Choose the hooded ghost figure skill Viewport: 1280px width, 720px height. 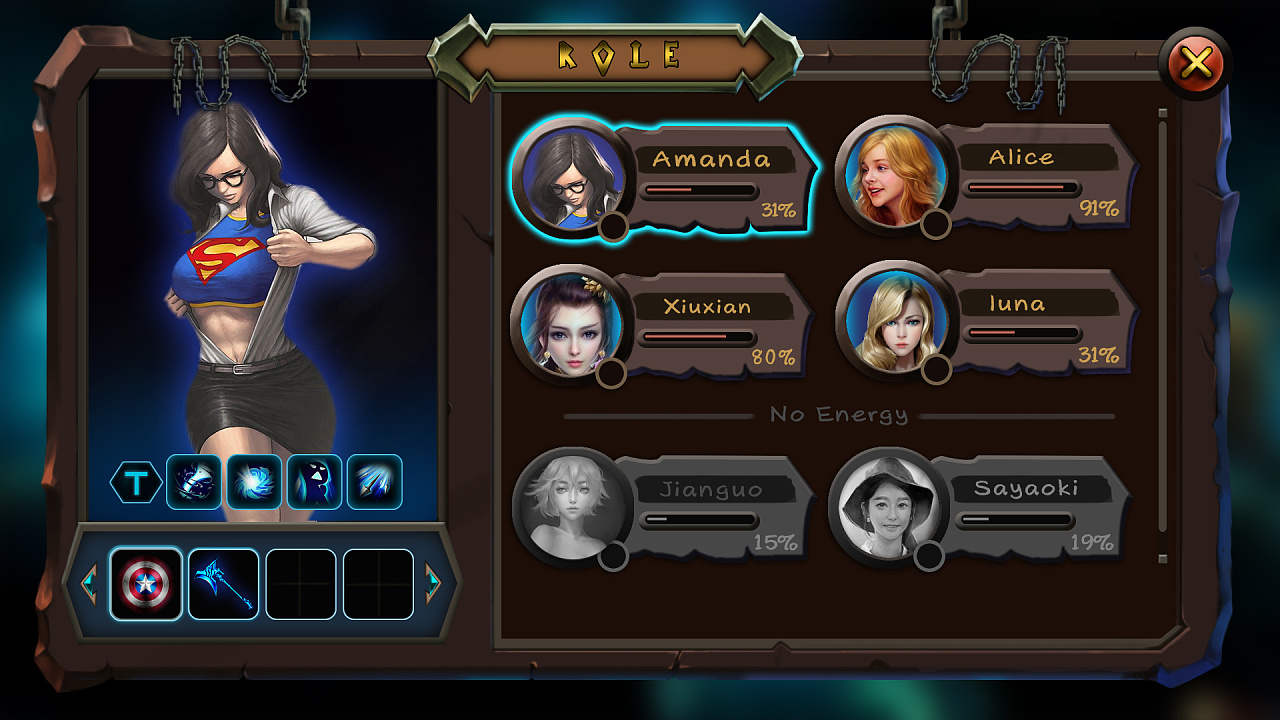click(314, 482)
